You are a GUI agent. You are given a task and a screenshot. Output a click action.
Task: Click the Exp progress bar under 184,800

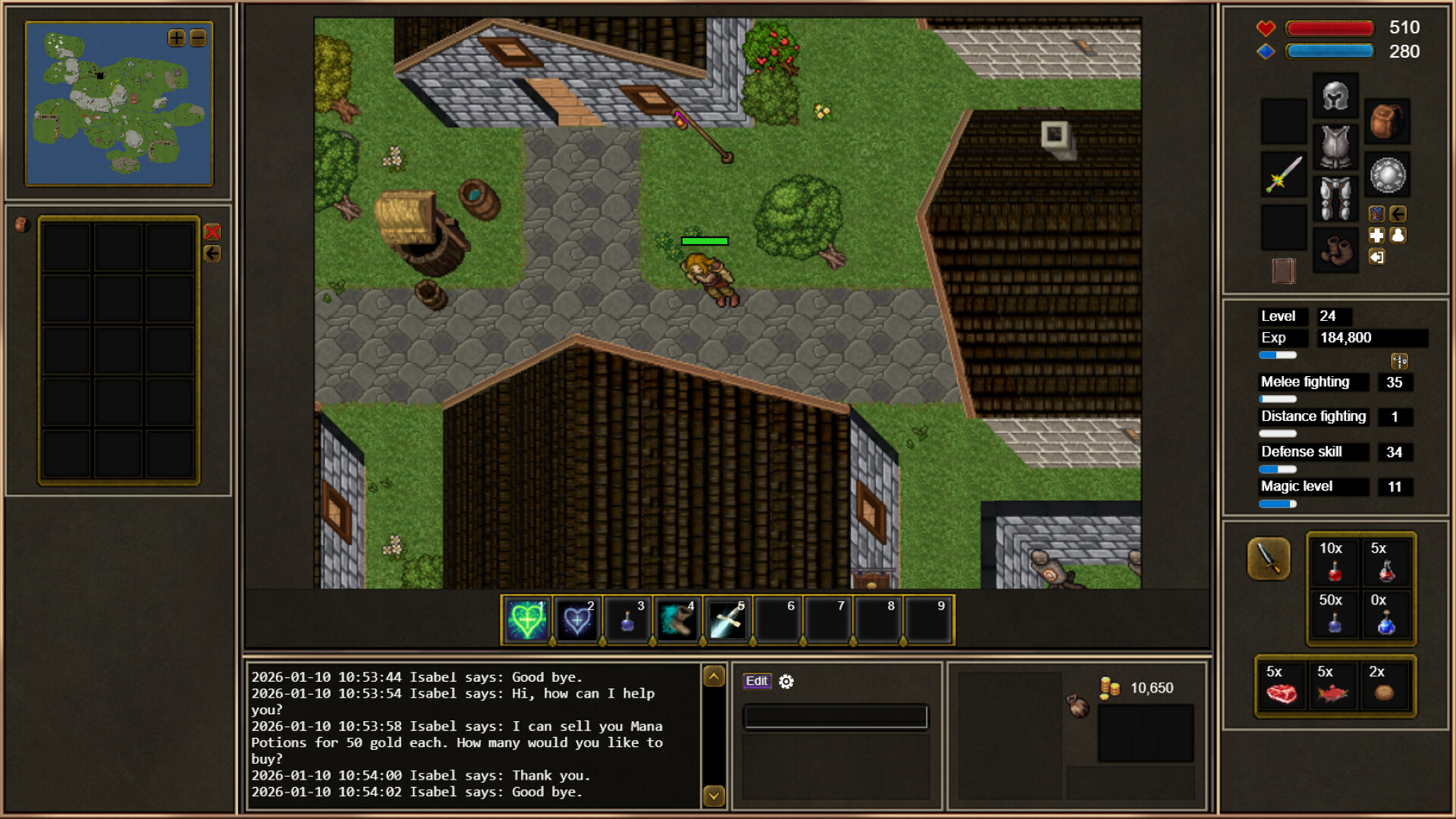[x=1279, y=355]
